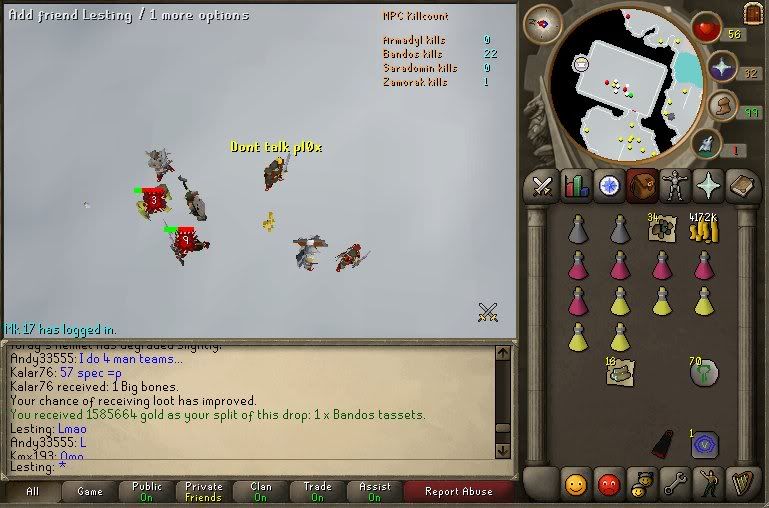Switch chat filter to Game
The image size is (769, 508).
click(90, 491)
